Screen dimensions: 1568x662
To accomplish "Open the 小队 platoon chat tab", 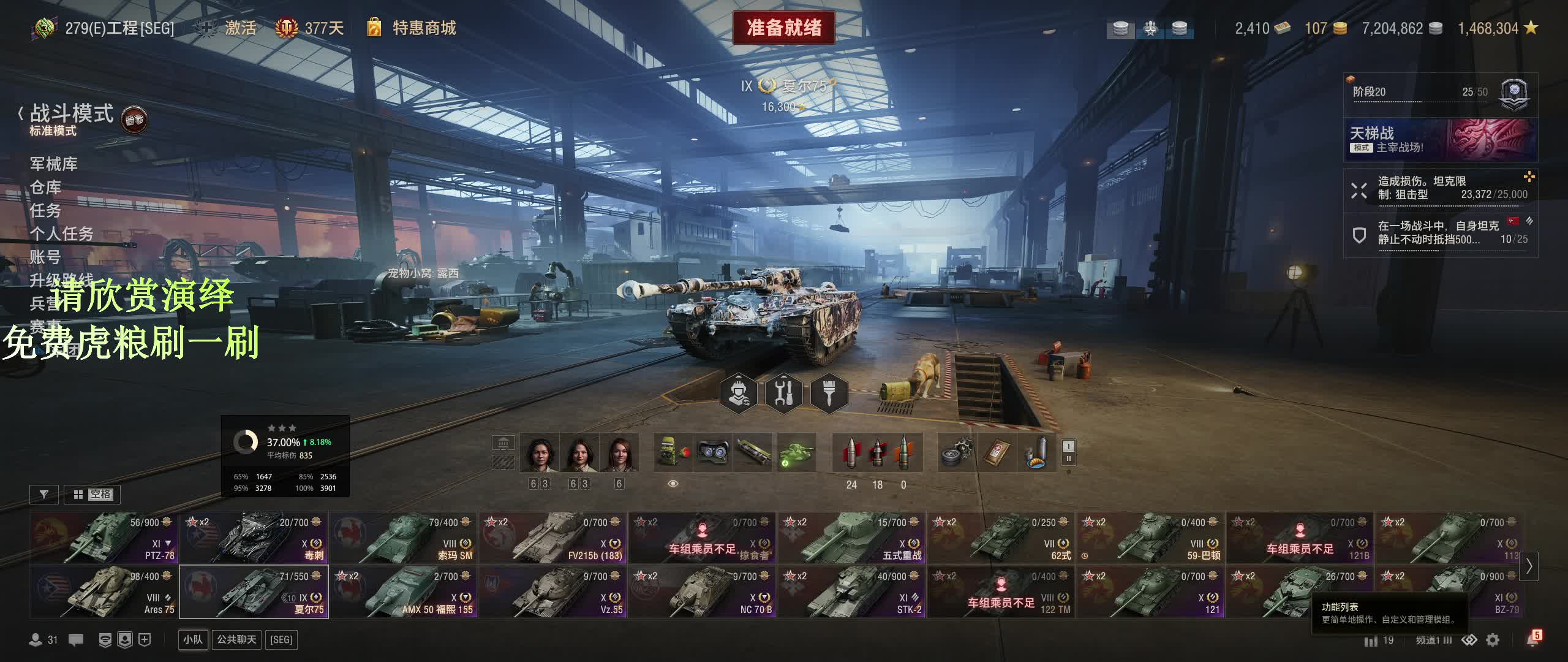I will [x=193, y=639].
